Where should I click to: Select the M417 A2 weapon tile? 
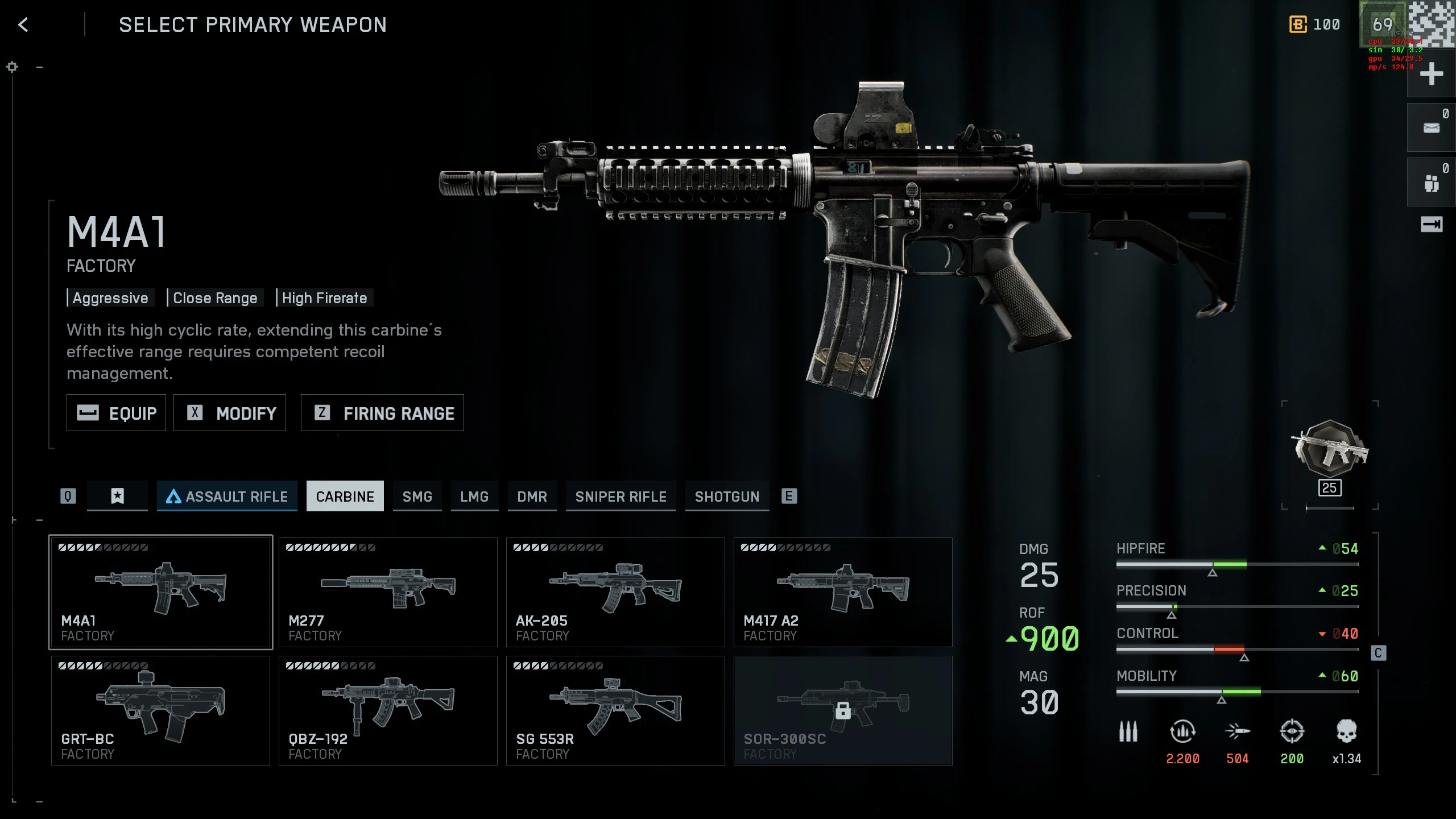pyautogui.click(x=843, y=592)
